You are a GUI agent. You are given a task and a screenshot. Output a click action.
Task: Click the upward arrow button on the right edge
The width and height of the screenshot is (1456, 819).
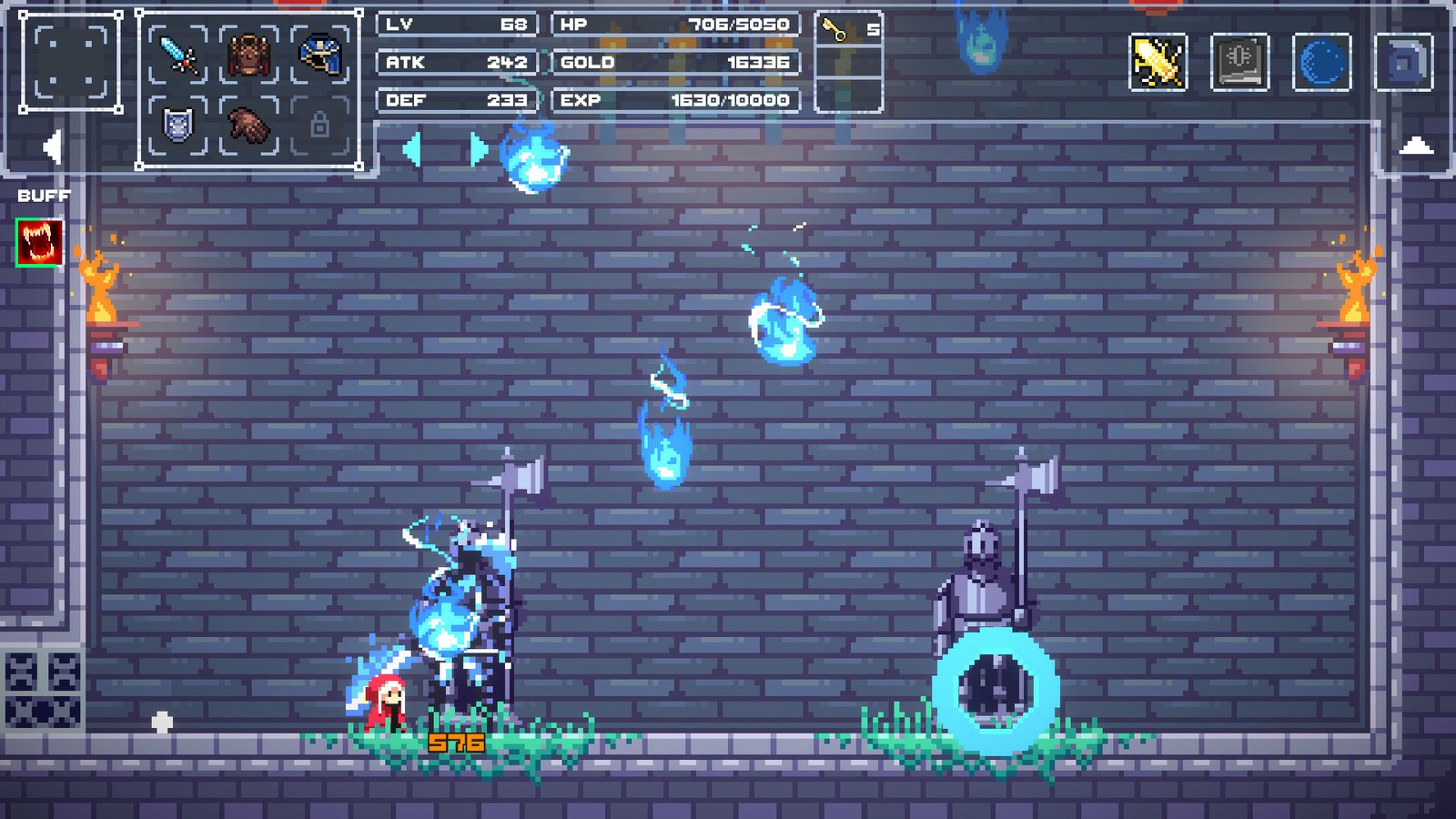coord(1417,146)
